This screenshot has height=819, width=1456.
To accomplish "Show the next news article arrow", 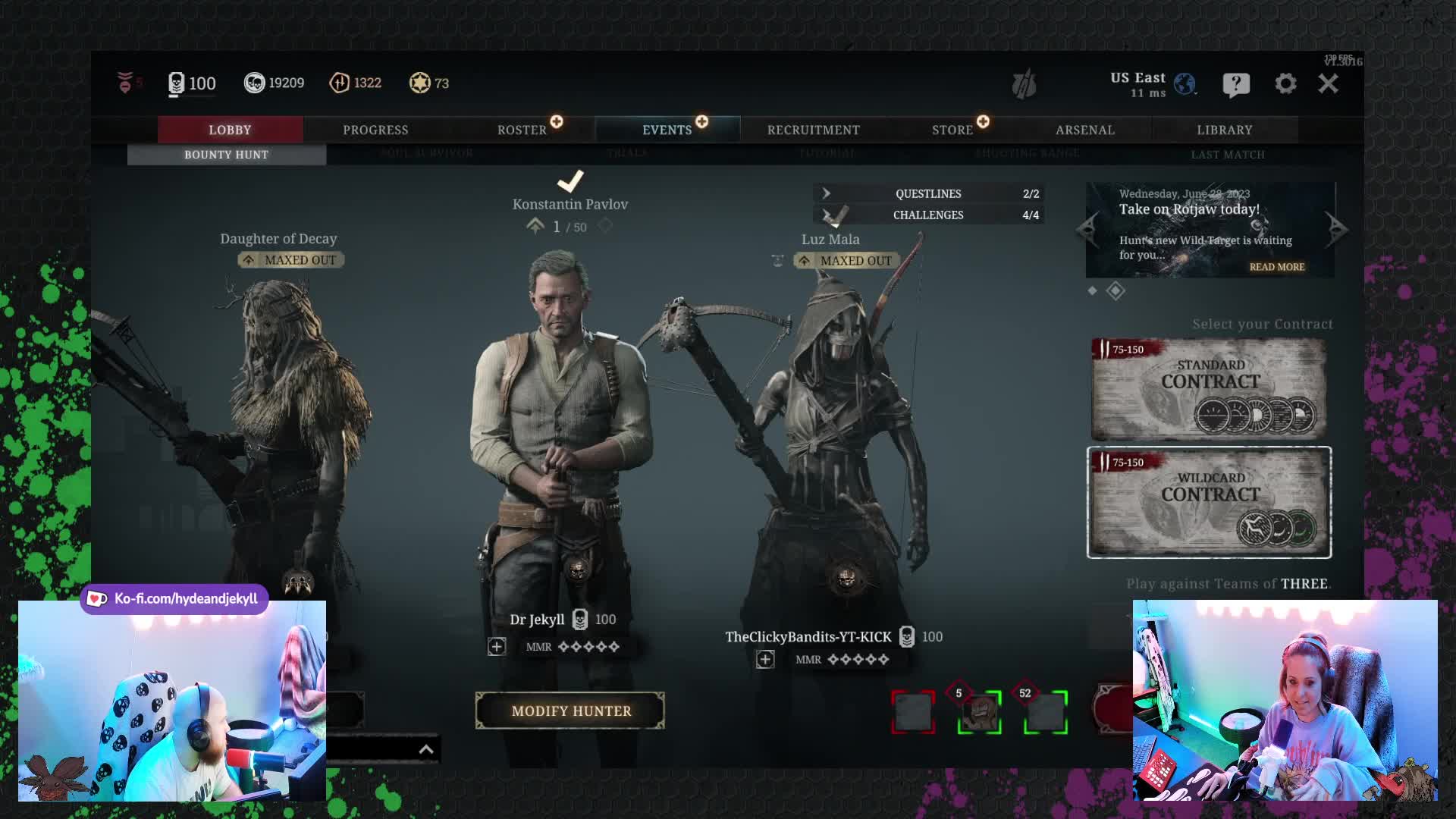I will (x=1336, y=227).
